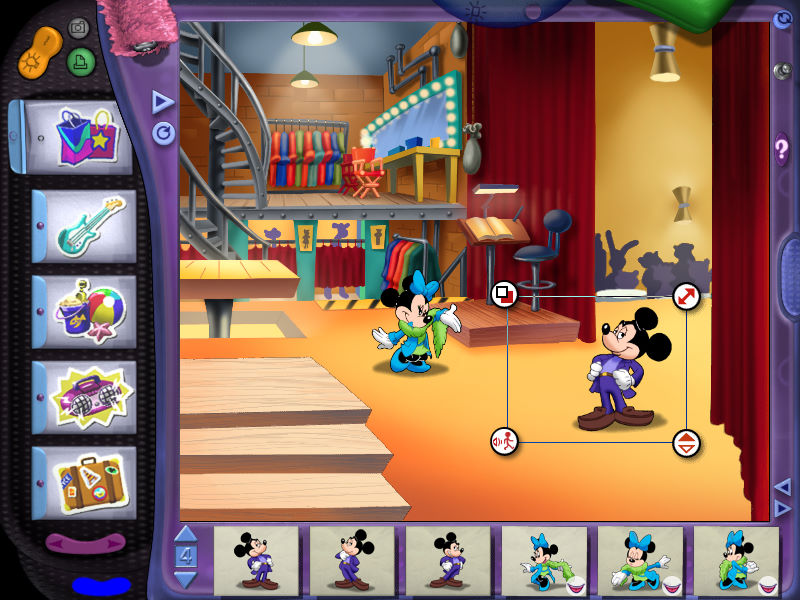Increase the page number above the 4
The height and width of the screenshot is (600, 800).
tap(186, 534)
